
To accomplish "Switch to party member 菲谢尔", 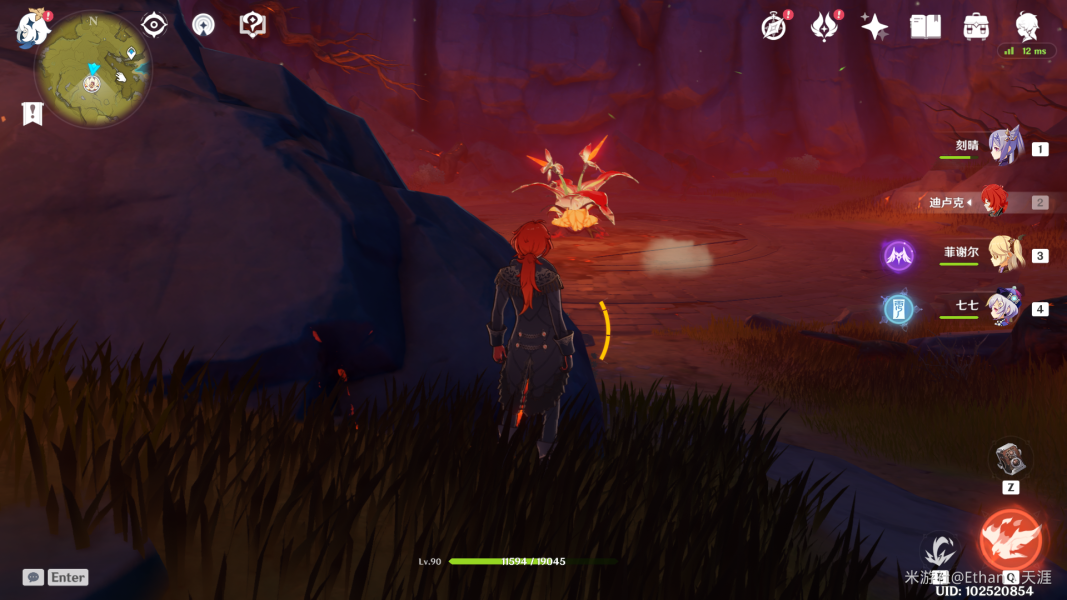I will point(1004,255).
